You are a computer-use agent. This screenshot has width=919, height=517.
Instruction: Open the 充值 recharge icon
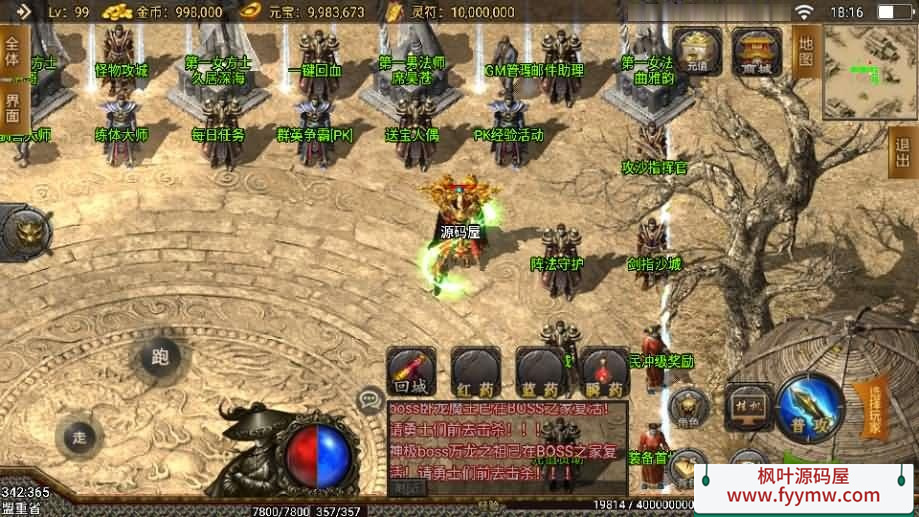pos(697,51)
